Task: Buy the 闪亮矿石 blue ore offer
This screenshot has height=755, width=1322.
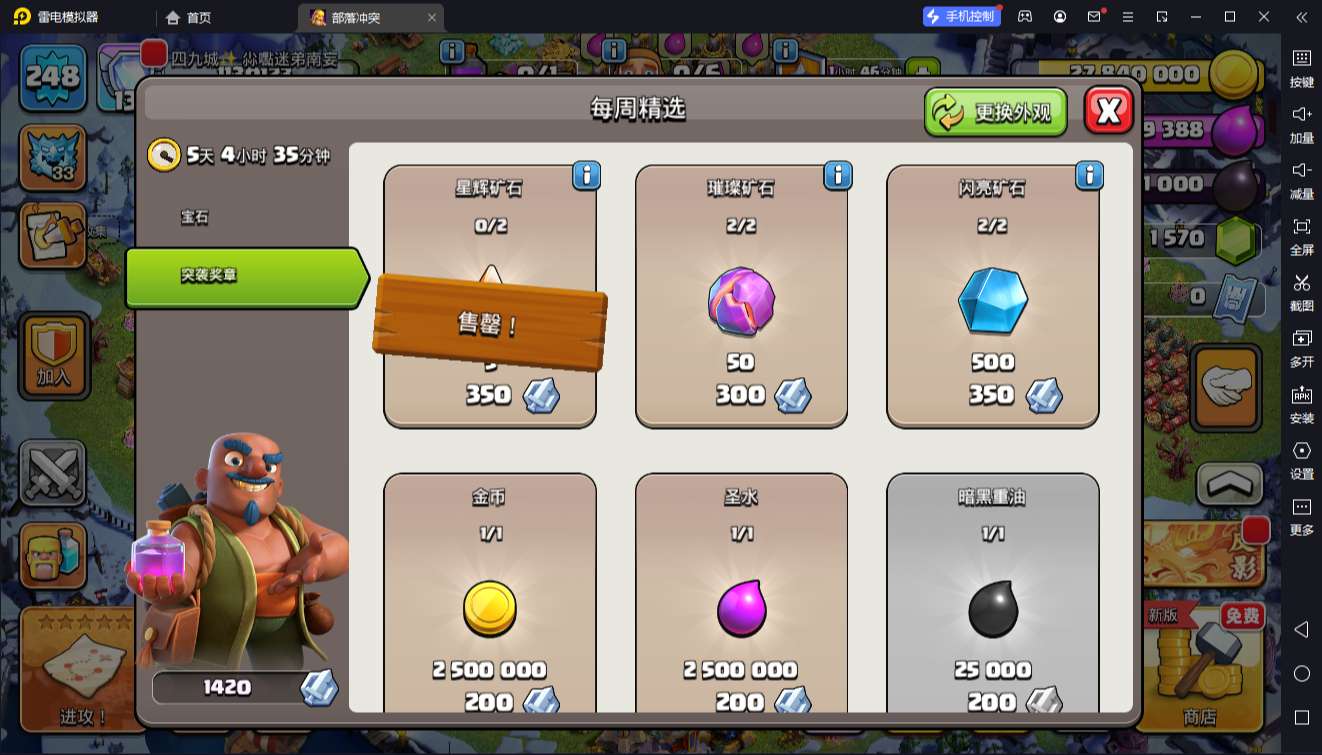Action: [x=992, y=297]
